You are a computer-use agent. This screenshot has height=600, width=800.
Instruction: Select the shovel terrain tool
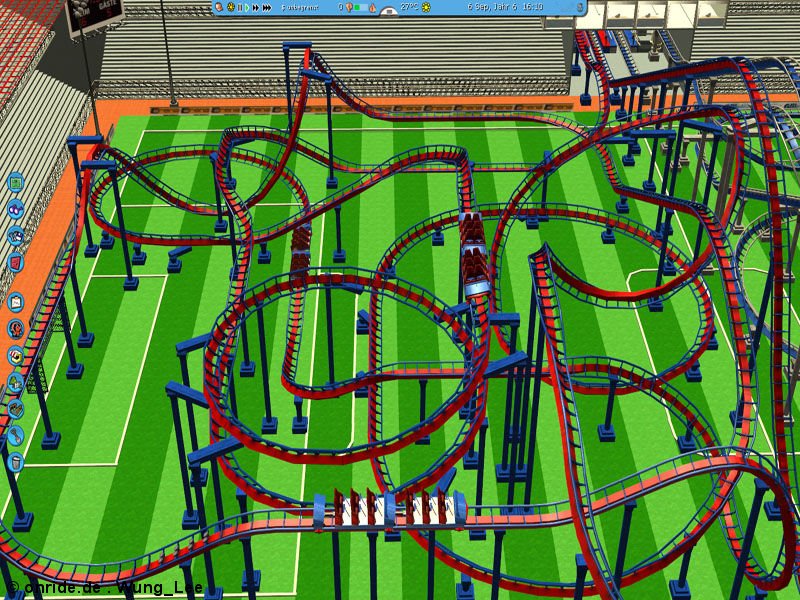click(15, 436)
